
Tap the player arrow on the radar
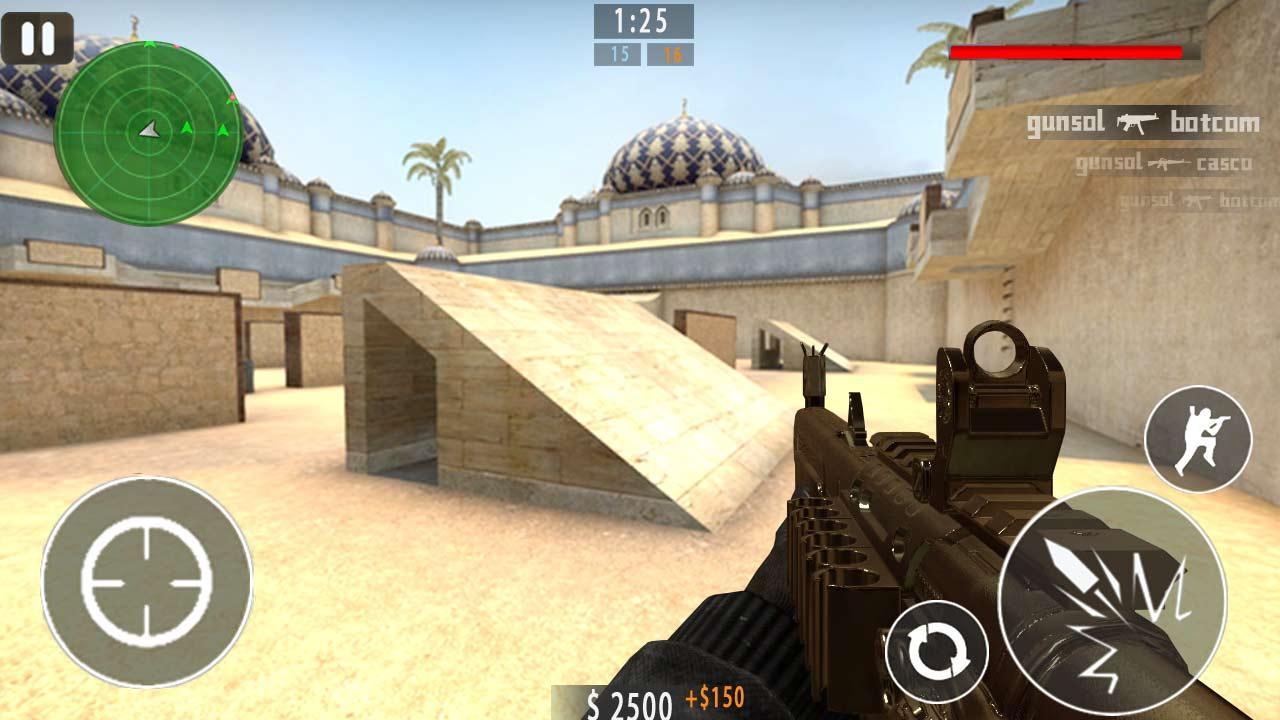click(x=147, y=128)
